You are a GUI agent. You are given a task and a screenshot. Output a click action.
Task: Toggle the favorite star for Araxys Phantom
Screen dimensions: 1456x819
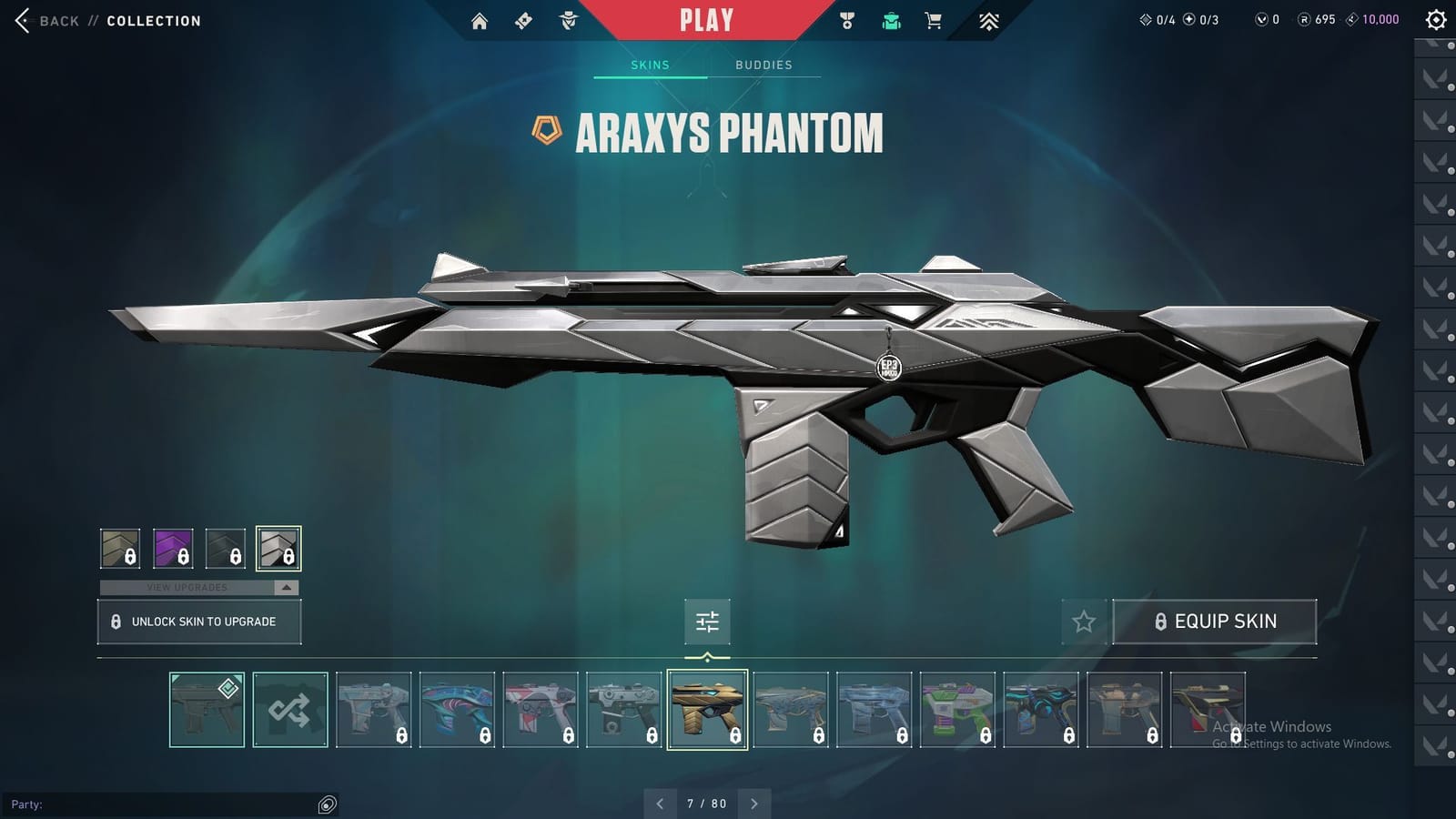(1083, 622)
